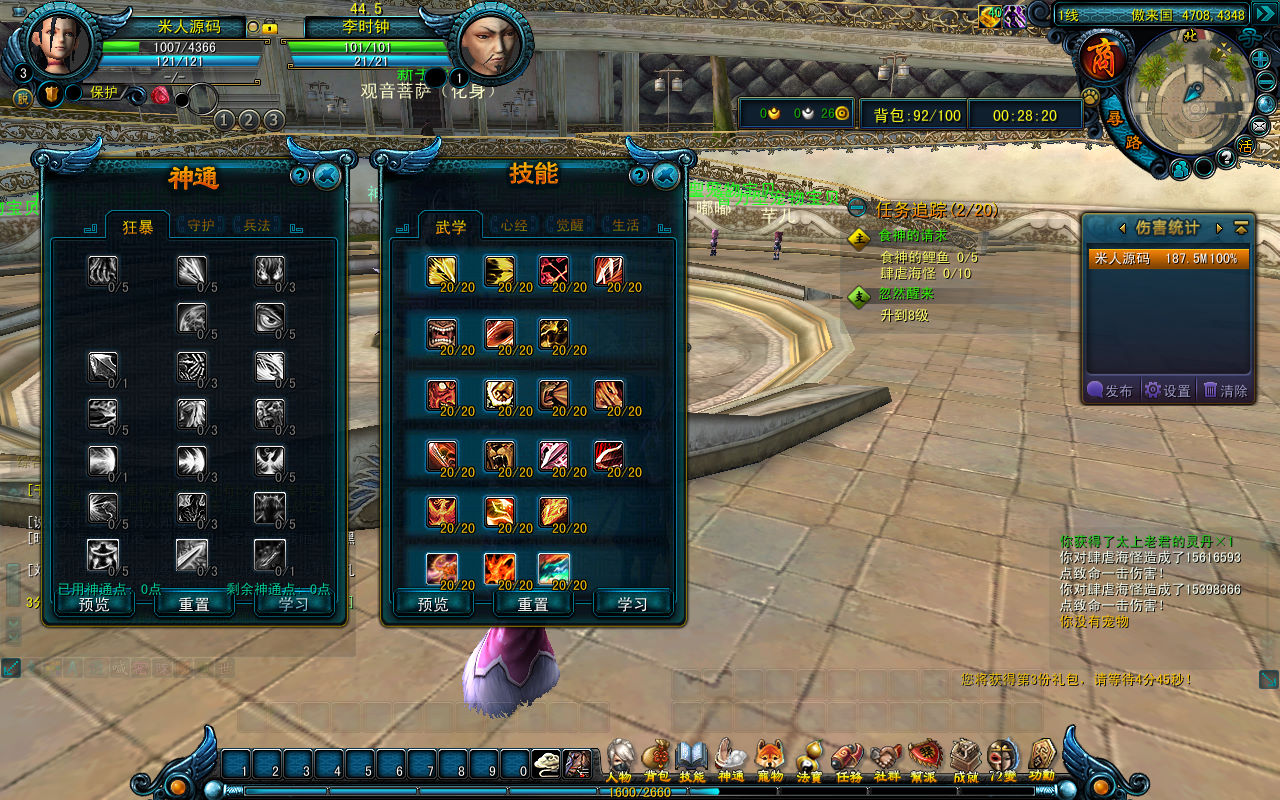Open the 背包 bag from bottom bar
Viewport: 1280px width, 800px height.
coord(656,759)
